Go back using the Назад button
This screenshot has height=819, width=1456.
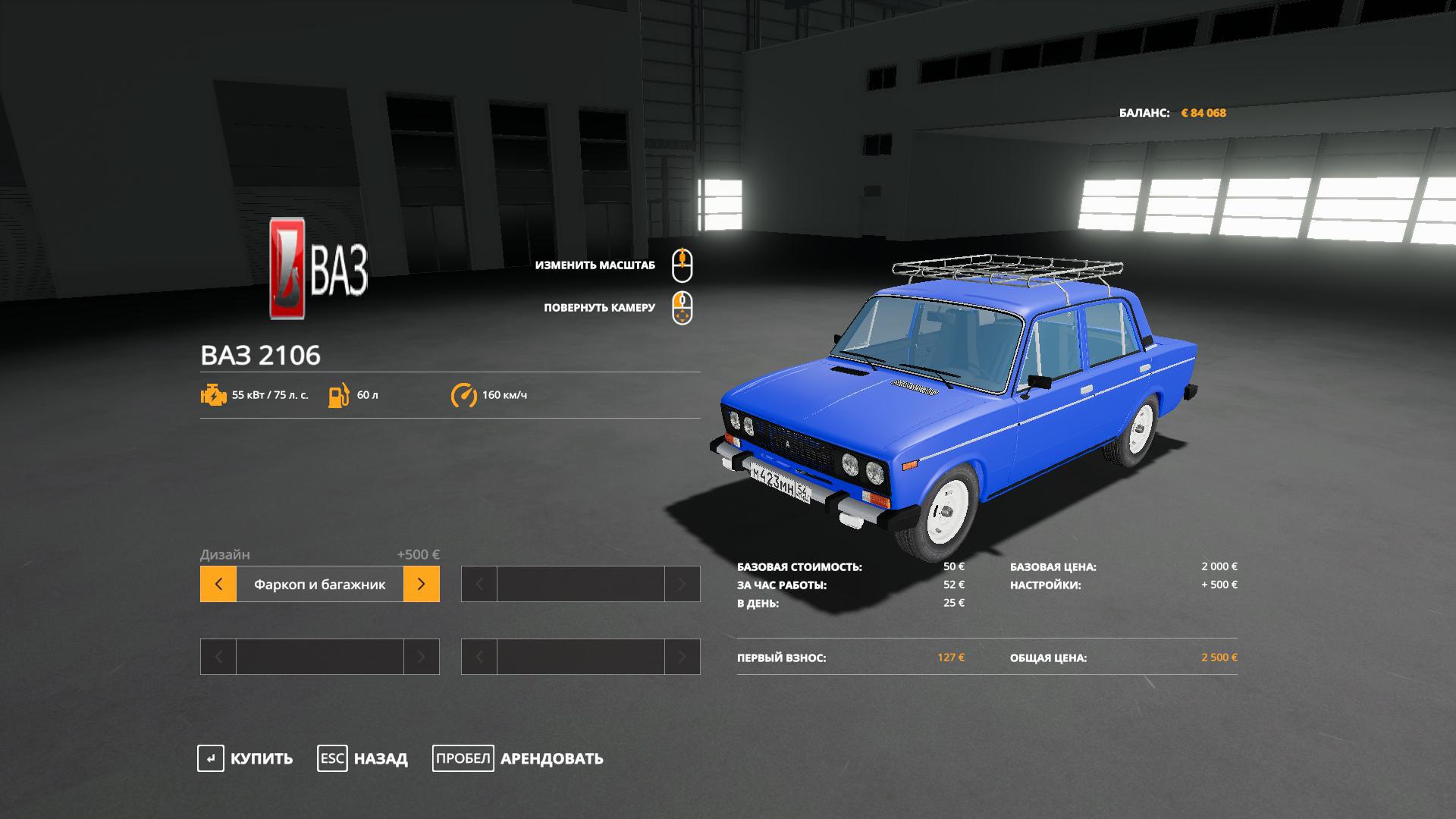tap(362, 758)
